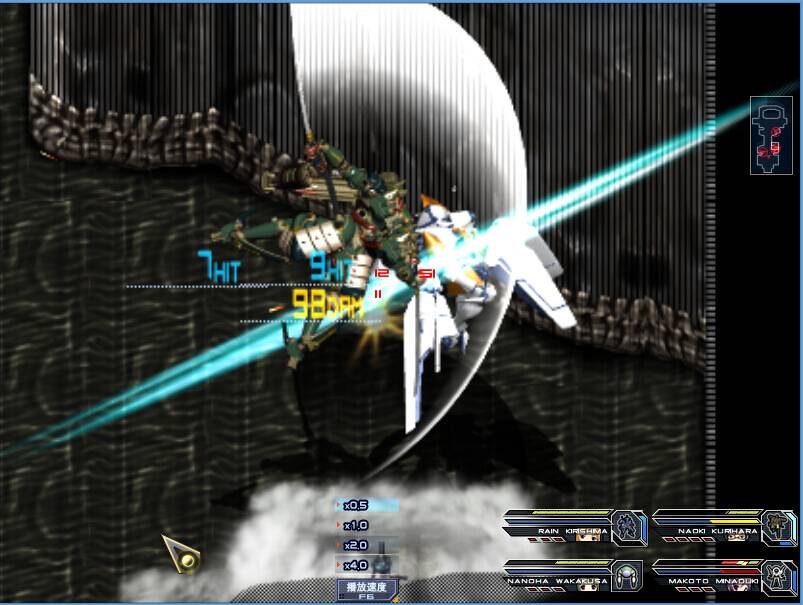
Task: Open the area minimap
Action: (771, 136)
